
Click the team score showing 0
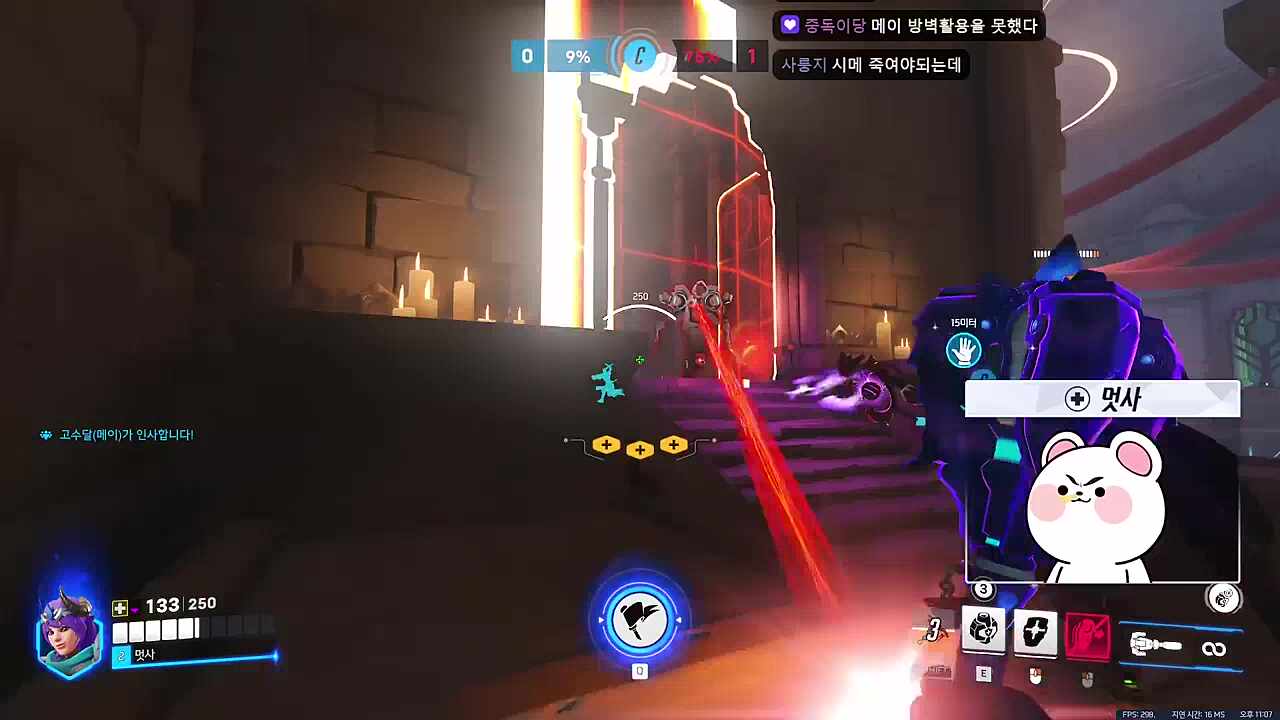tap(527, 57)
